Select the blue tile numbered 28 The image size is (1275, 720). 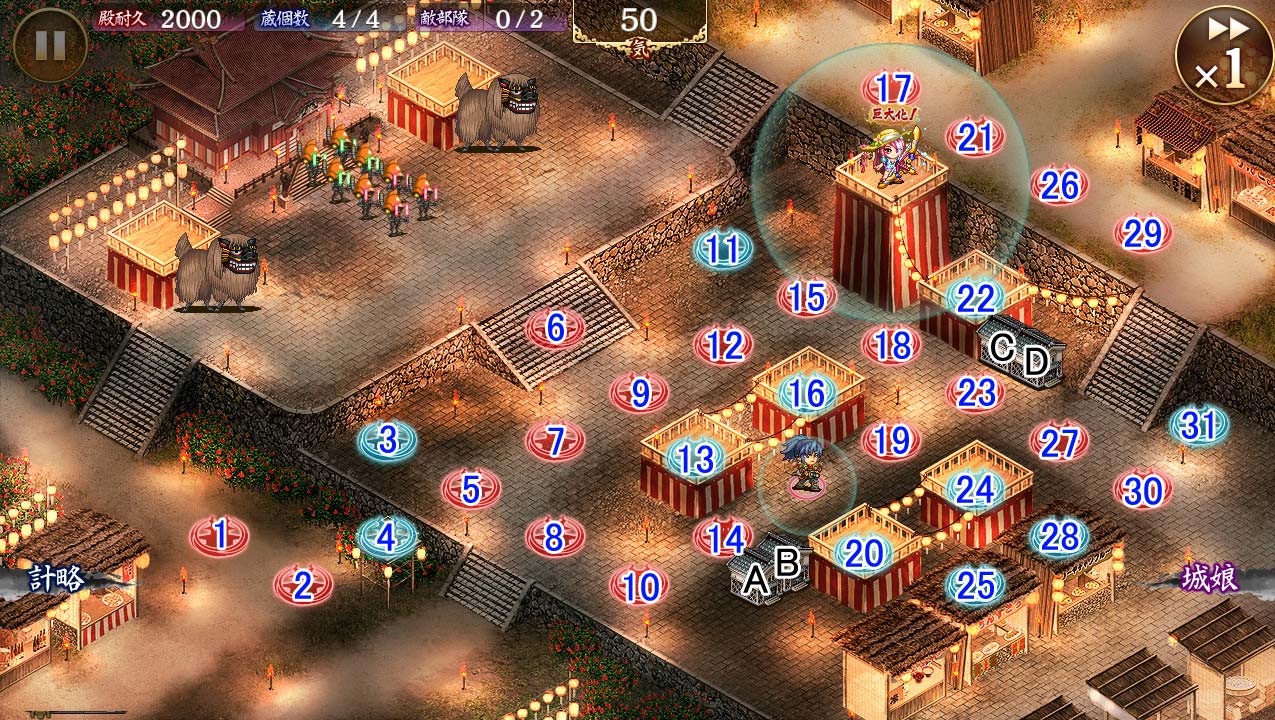tap(1059, 537)
